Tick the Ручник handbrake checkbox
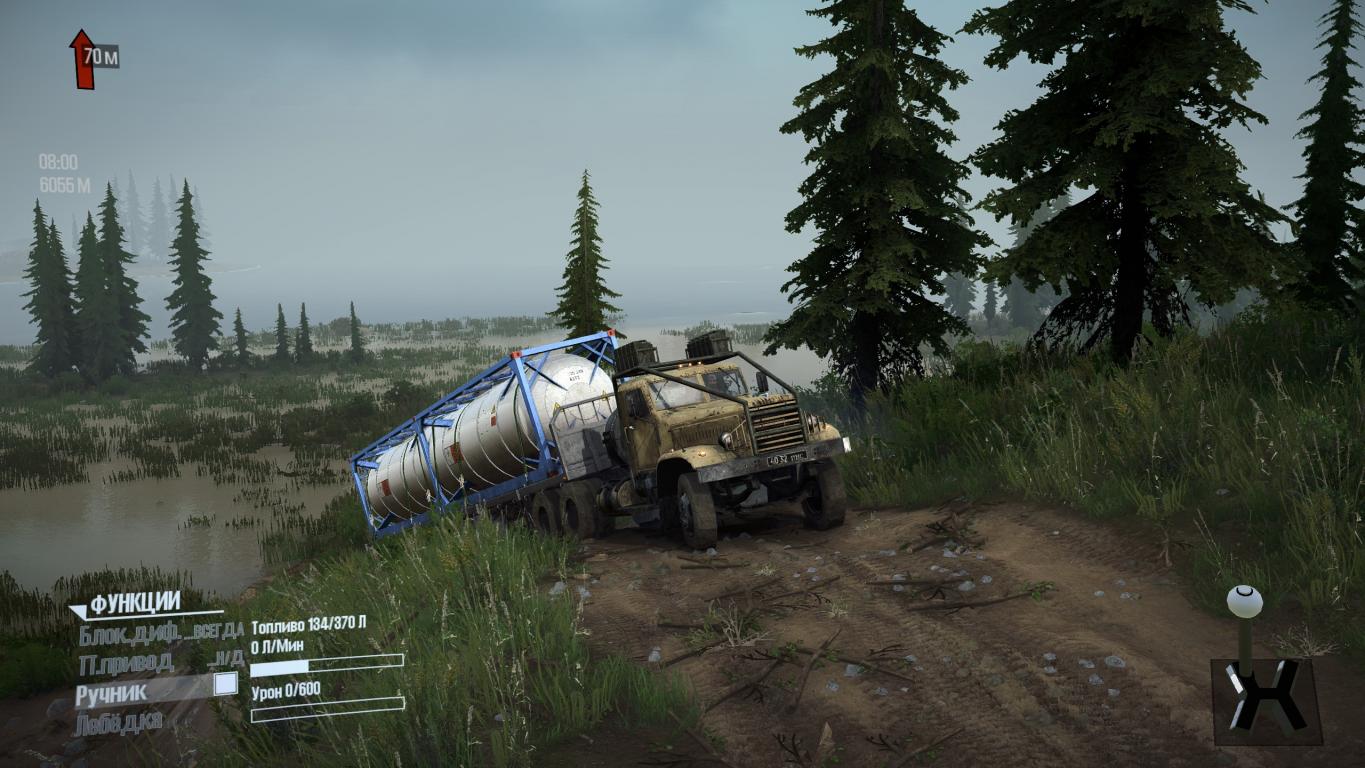This screenshot has height=768, width=1365. (x=226, y=684)
